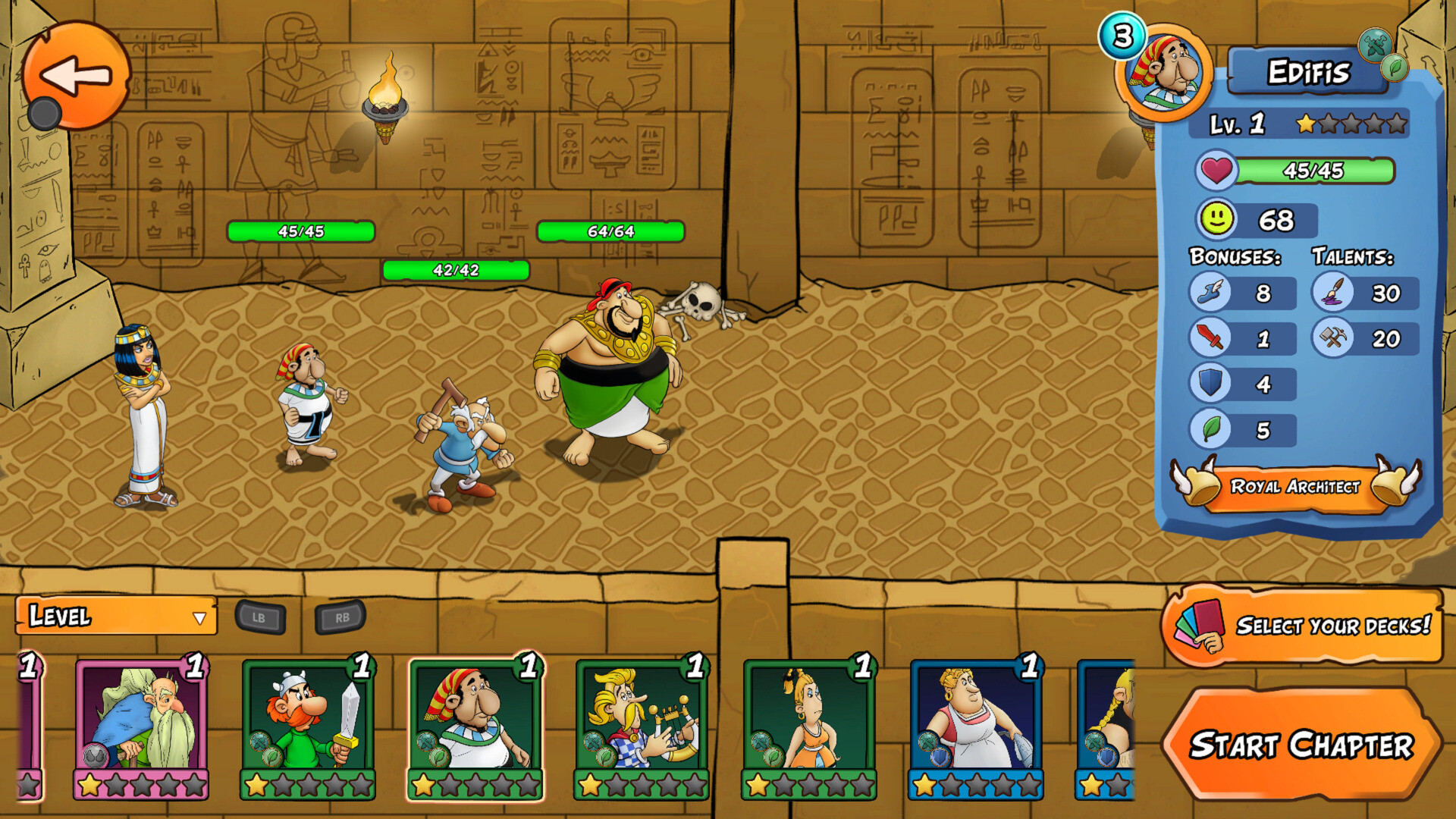Screen dimensions: 1456x819
Task: Expand the Level dropdown arrow
Action: click(x=199, y=617)
